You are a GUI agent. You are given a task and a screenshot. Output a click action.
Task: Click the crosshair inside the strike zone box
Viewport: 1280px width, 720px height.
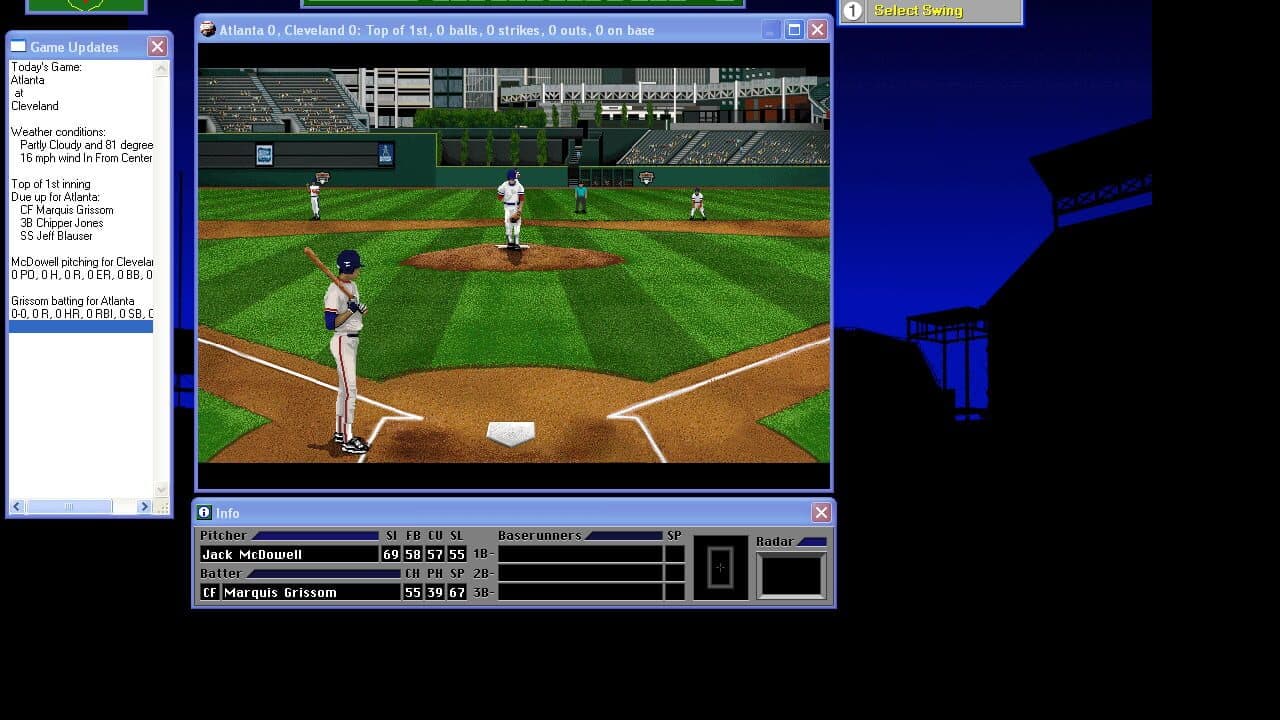[721, 566]
